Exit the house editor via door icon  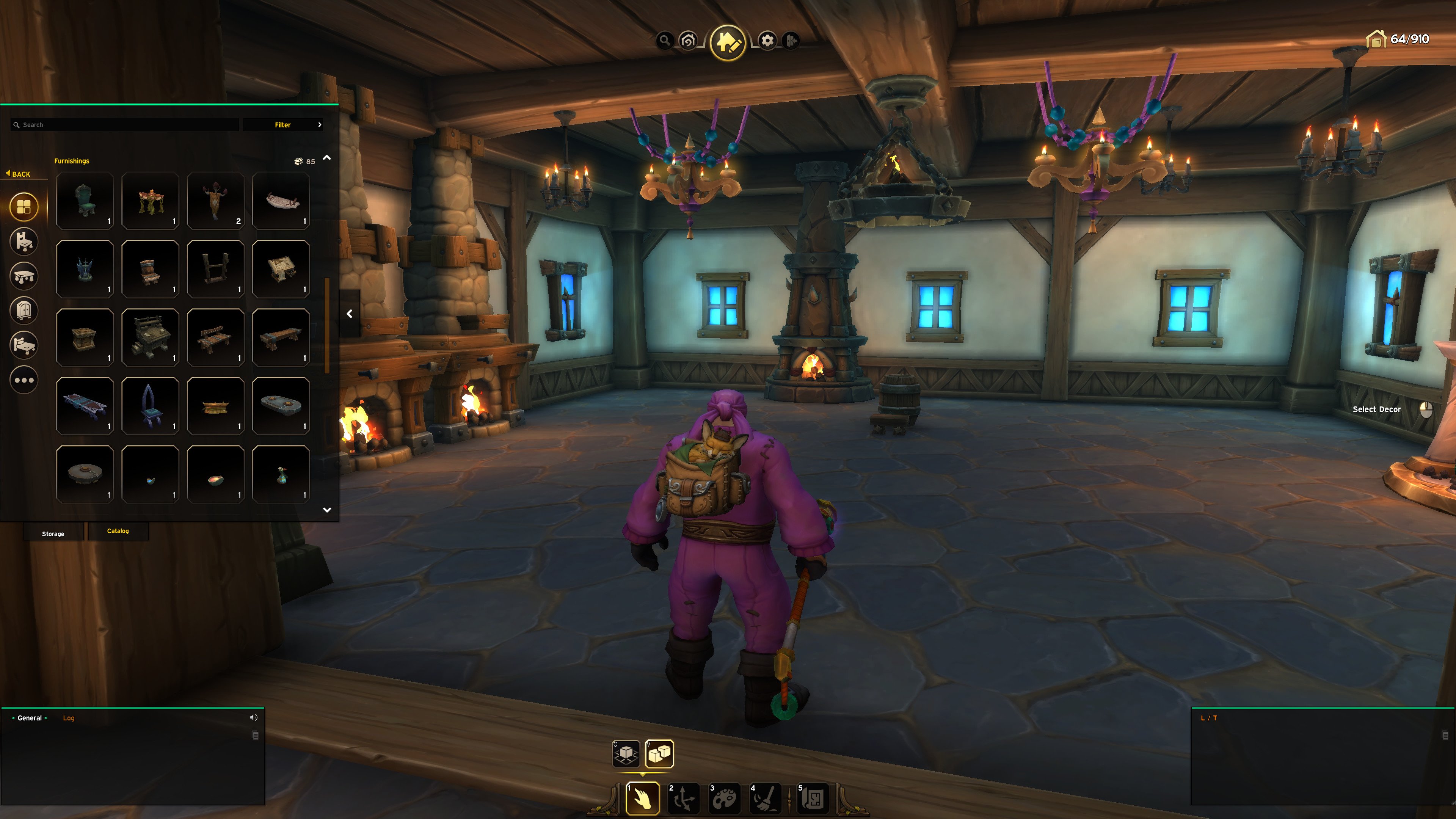tap(791, 41)
